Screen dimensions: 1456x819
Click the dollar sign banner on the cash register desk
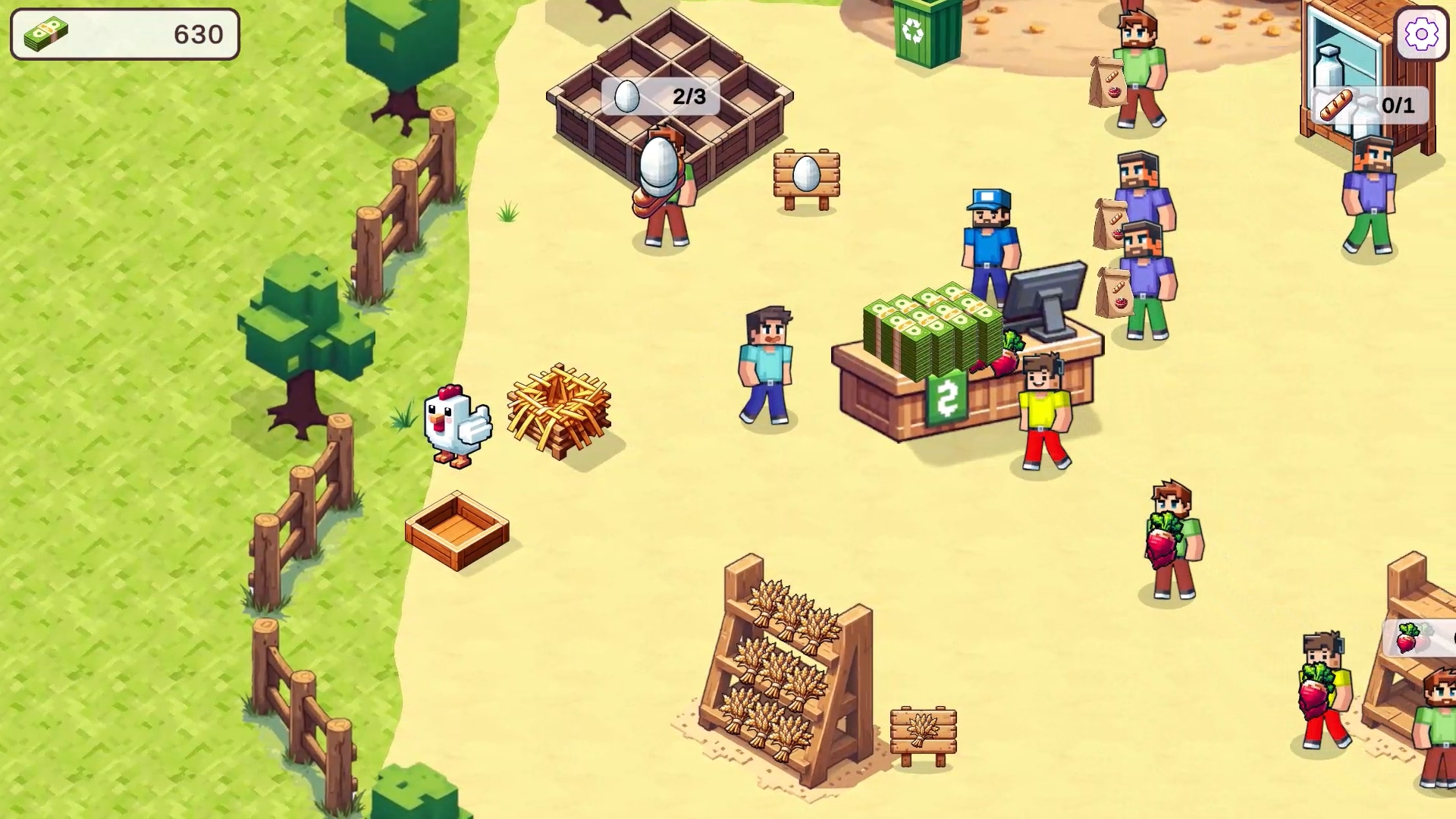[944, 397]
